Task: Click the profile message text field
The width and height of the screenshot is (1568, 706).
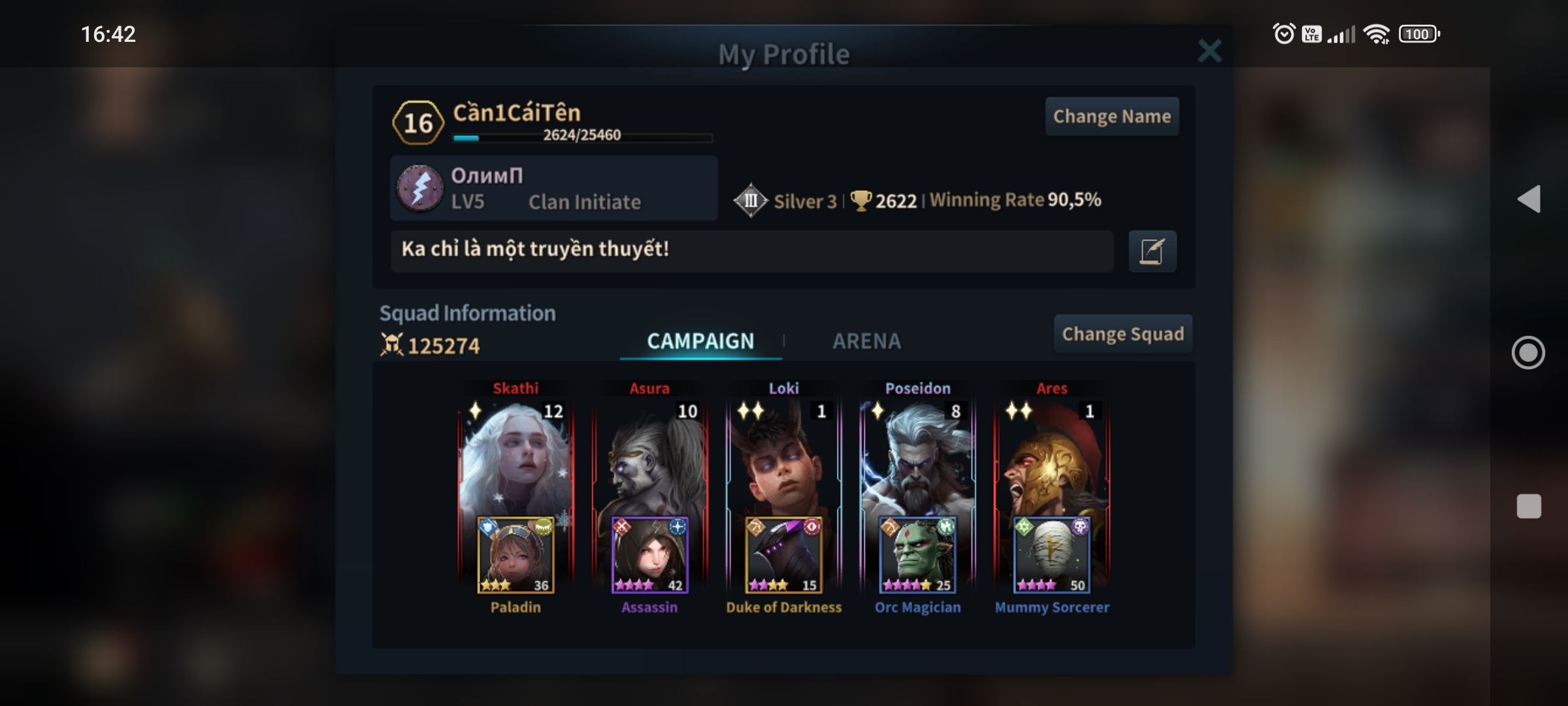Action: tap(751, 250)
